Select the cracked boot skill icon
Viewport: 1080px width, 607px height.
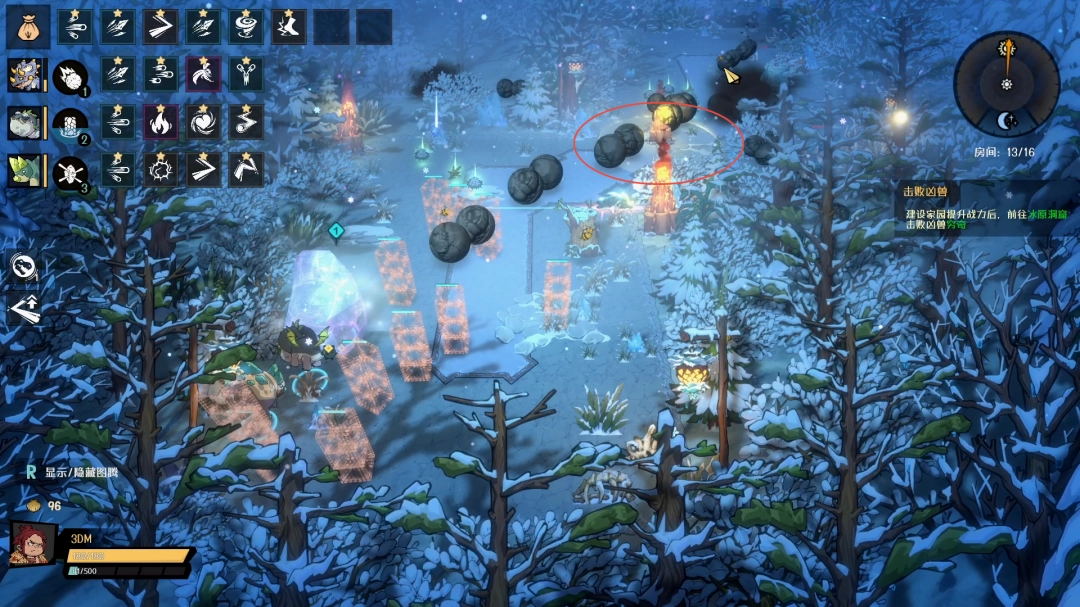pos(289,26)
